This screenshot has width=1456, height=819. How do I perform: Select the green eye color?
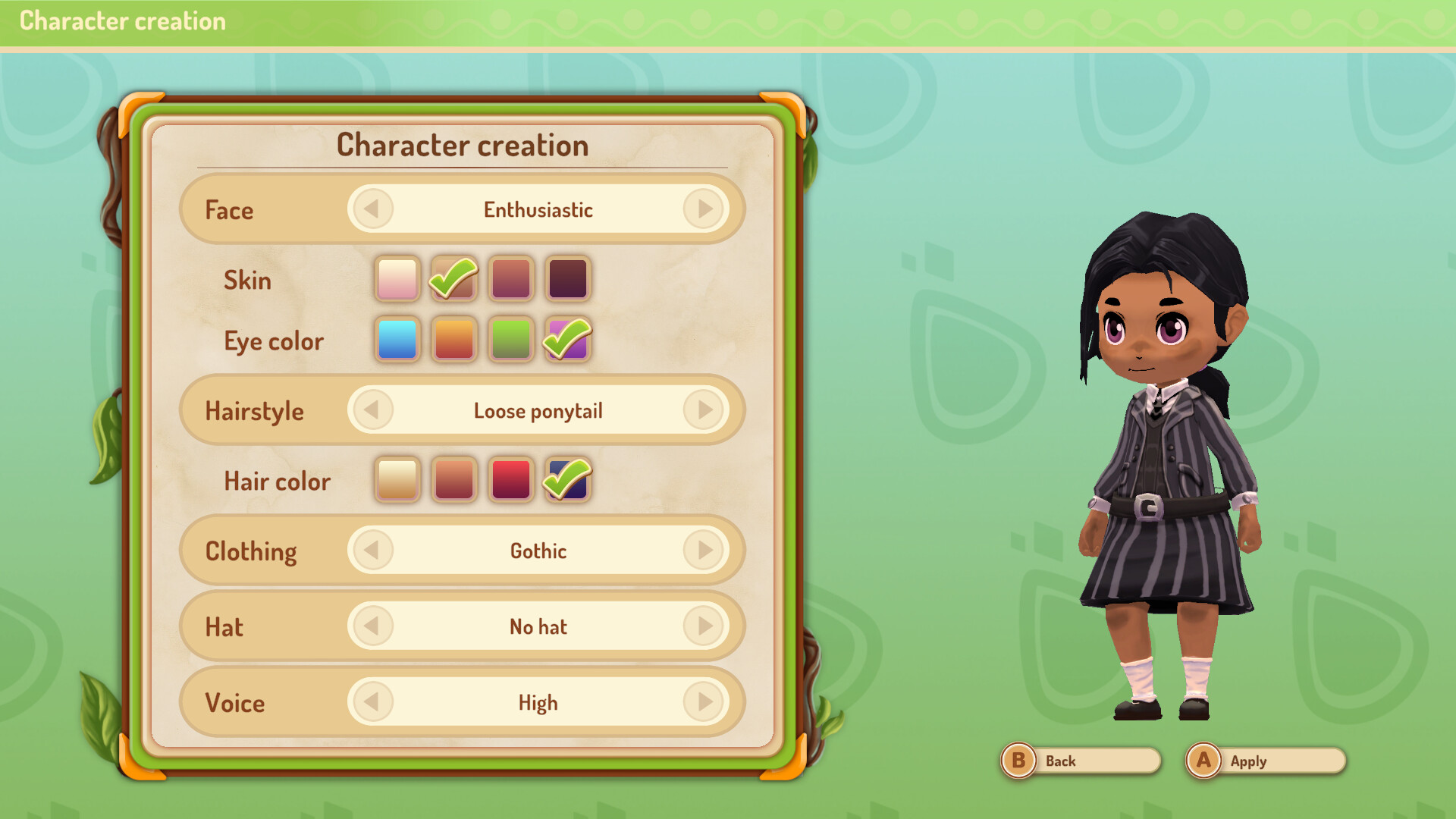(x=510, y=339)
